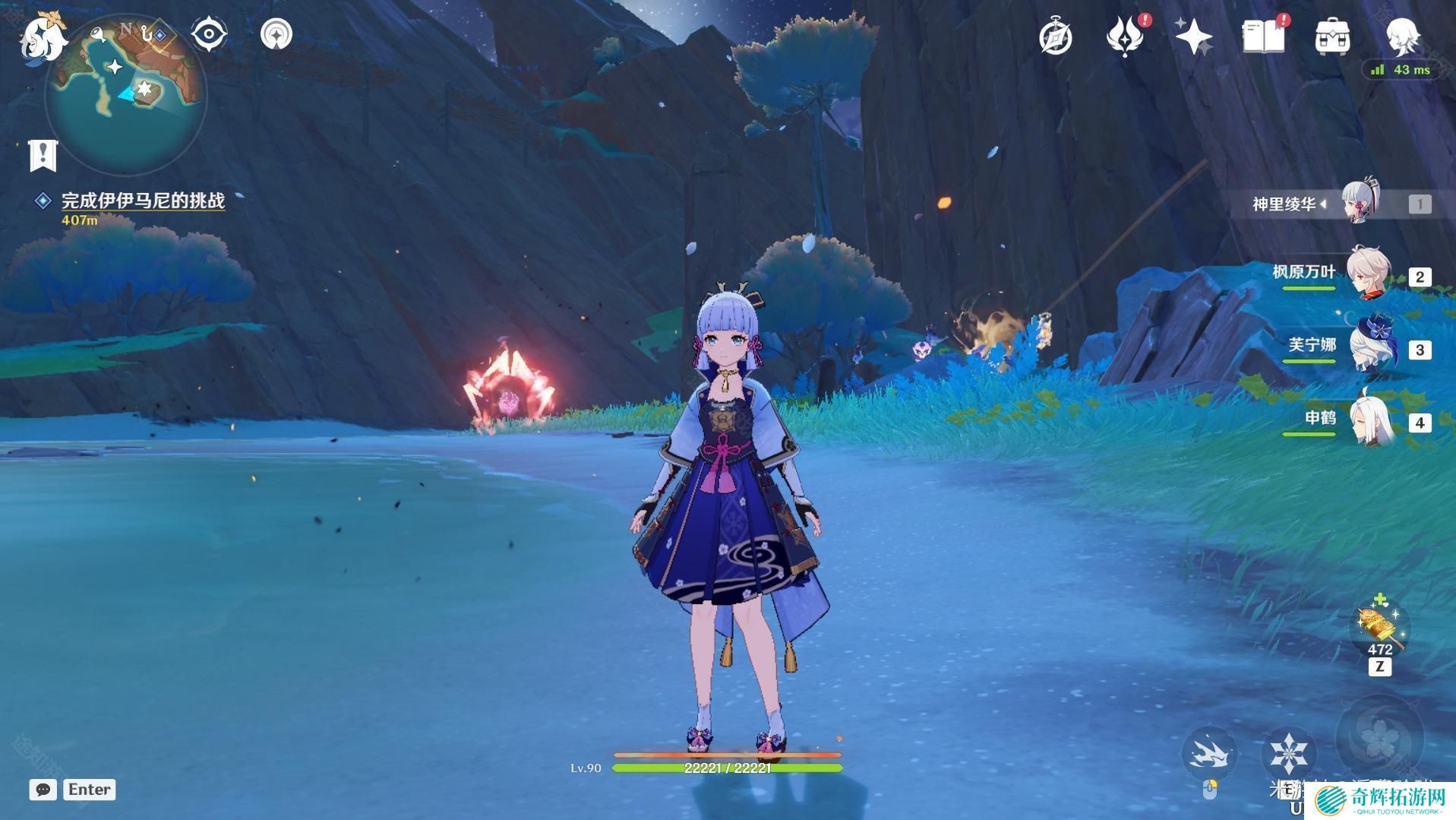Open the circular minimap
The height and width of the screenshot is (820, 1456).
coord(127,95)
